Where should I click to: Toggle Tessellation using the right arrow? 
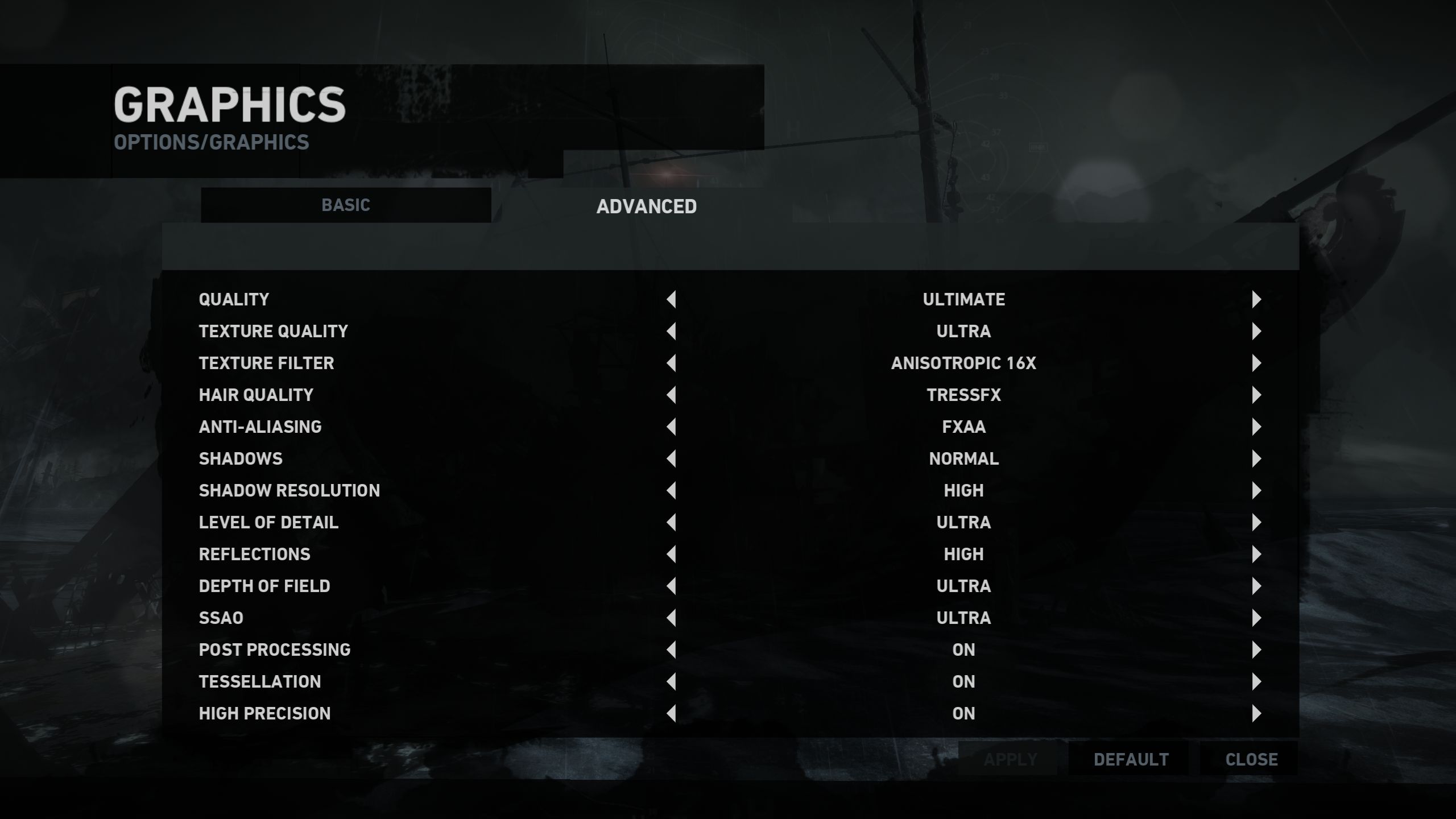click(1256, 682)
